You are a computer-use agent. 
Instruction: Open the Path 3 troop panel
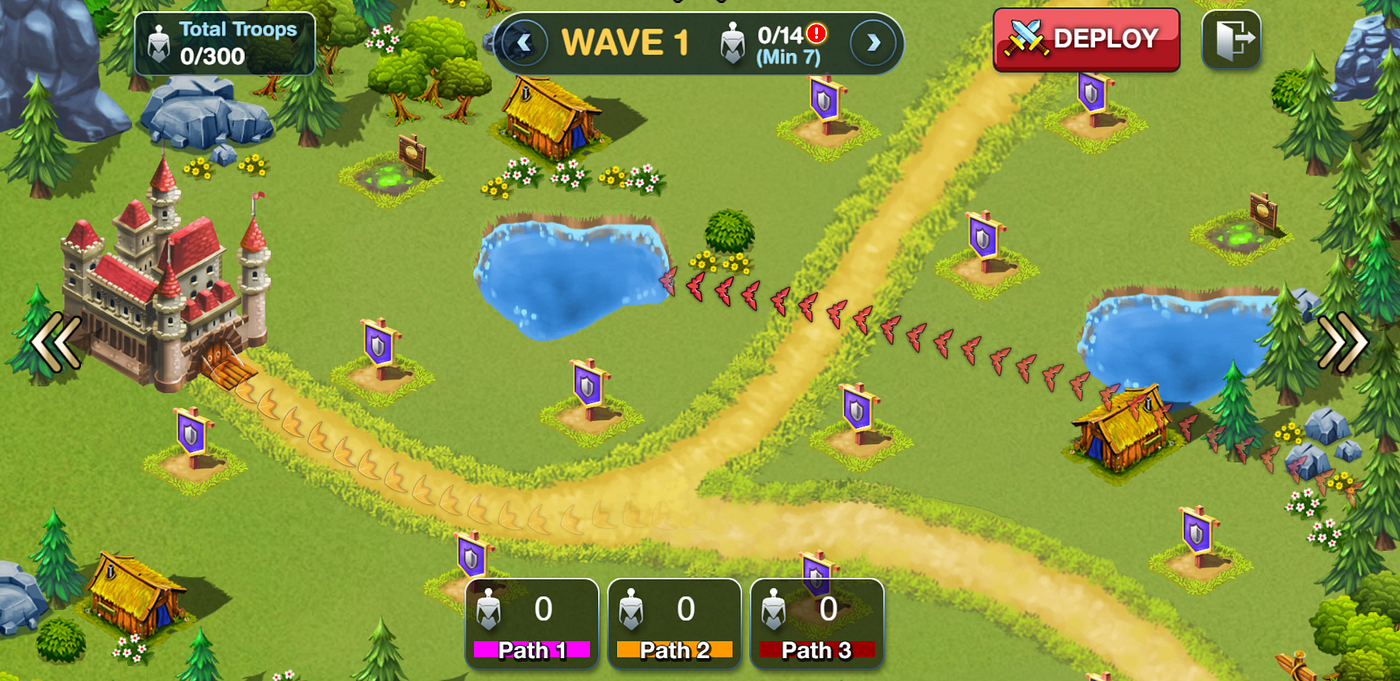[817, 623]
